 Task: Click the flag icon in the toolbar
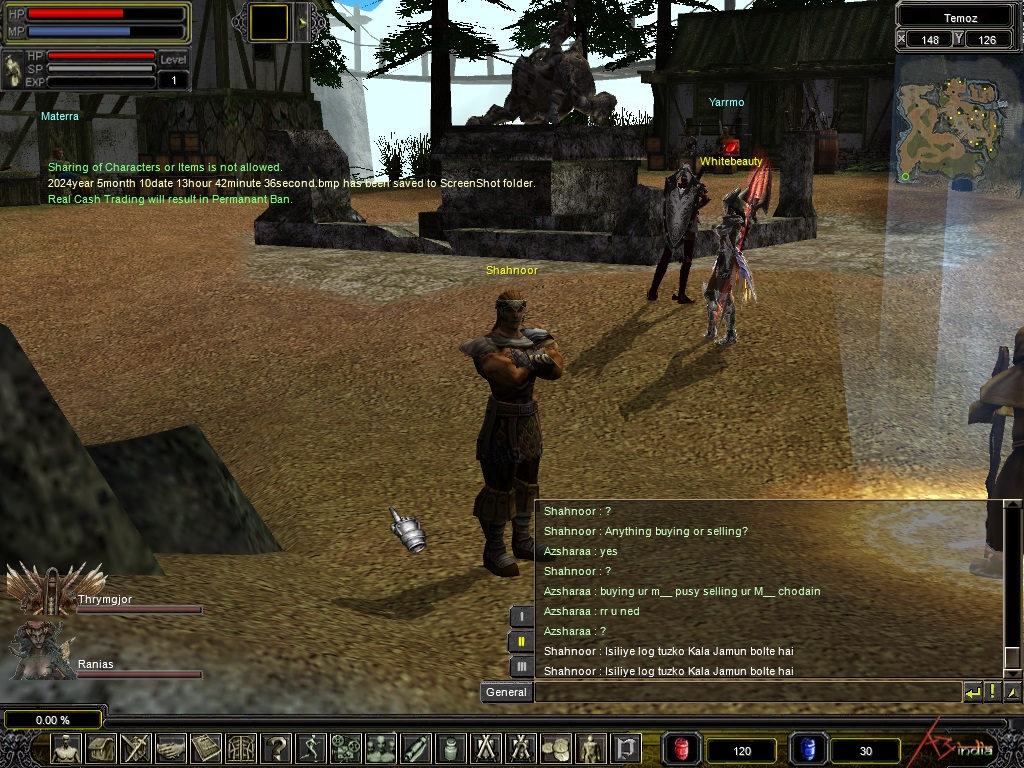pyautogui.click(x=626, y=748)
